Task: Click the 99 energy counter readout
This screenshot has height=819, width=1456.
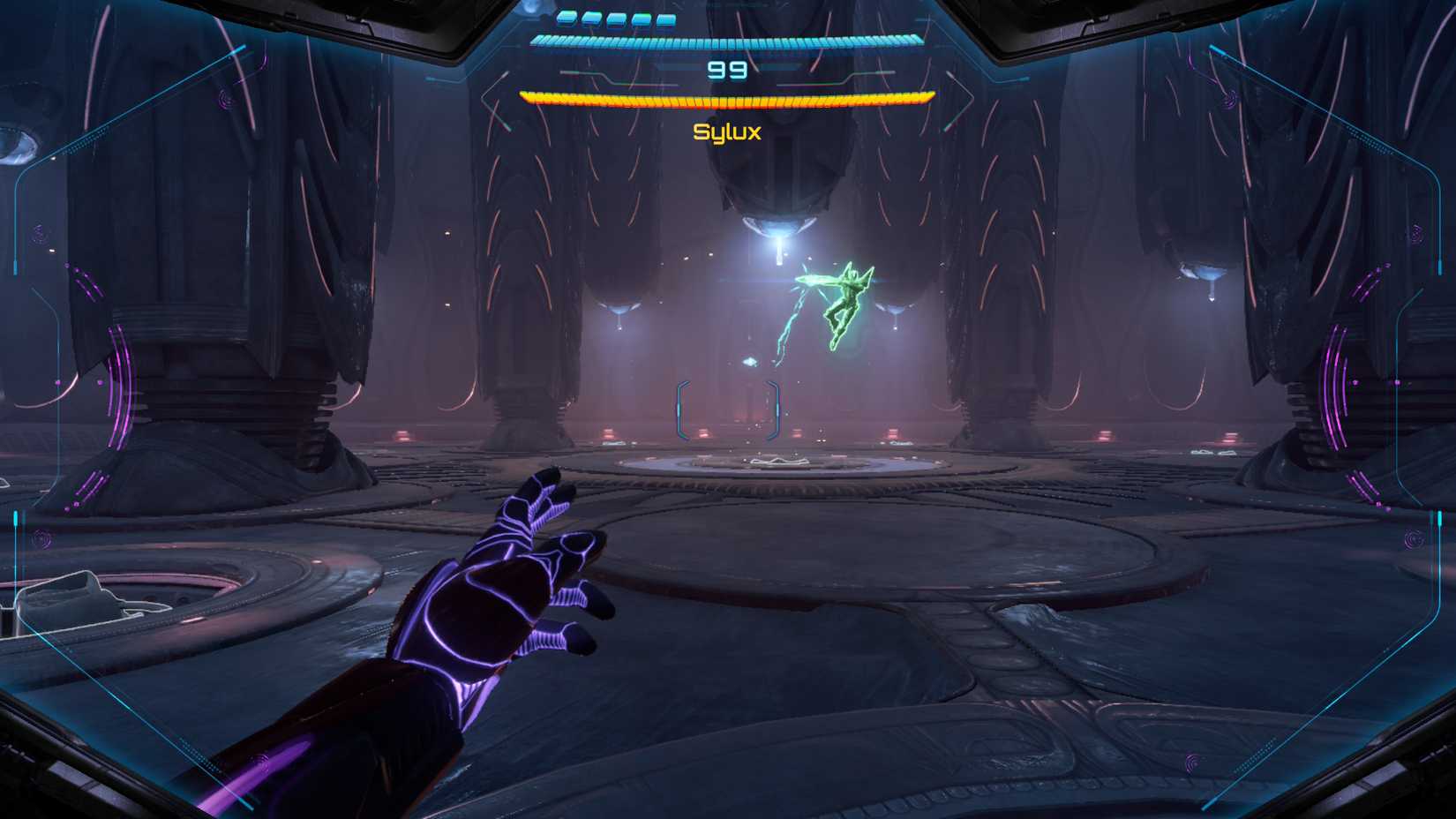Action: [725, 70]
